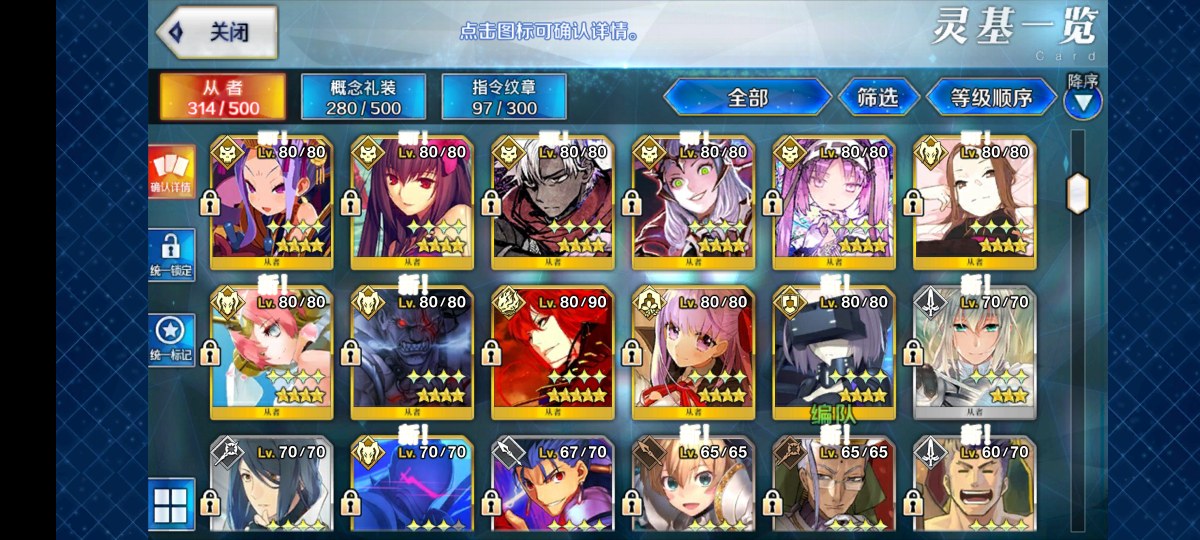This screenshot has height=540, width=1200.
Task: Close the spirit origin list with 关闭
Action: pyautogui.click(x=214, y=31)
